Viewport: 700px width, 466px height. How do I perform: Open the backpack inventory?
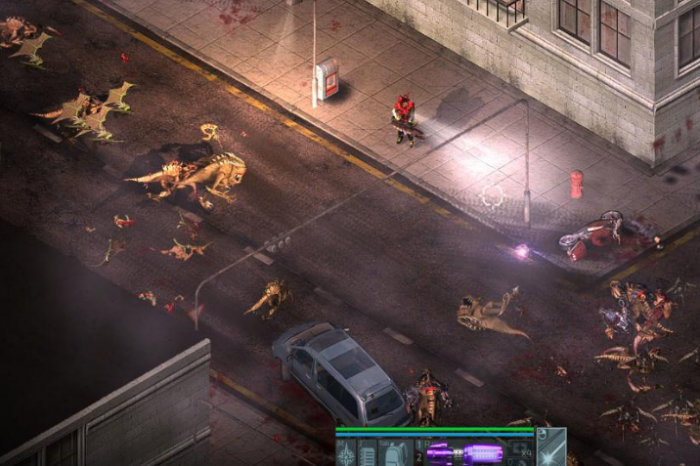[x=393, y=453]
